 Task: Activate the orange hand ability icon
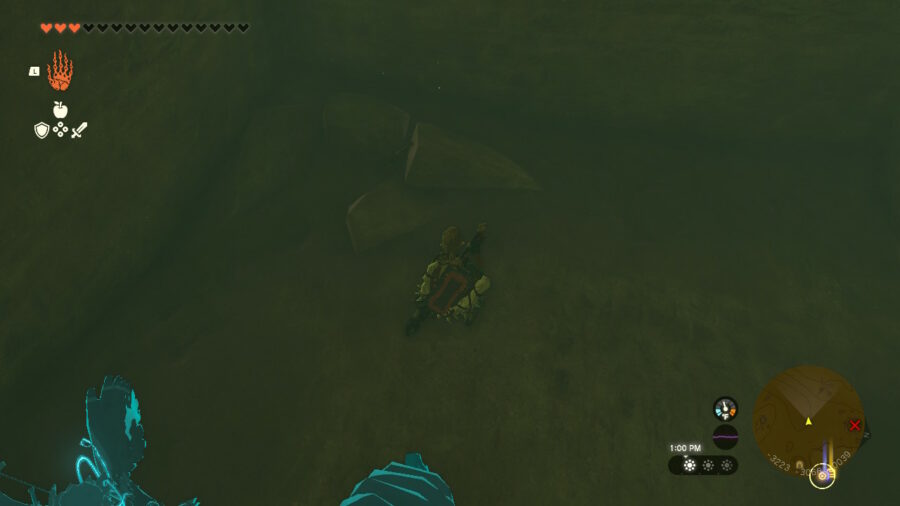60,71
